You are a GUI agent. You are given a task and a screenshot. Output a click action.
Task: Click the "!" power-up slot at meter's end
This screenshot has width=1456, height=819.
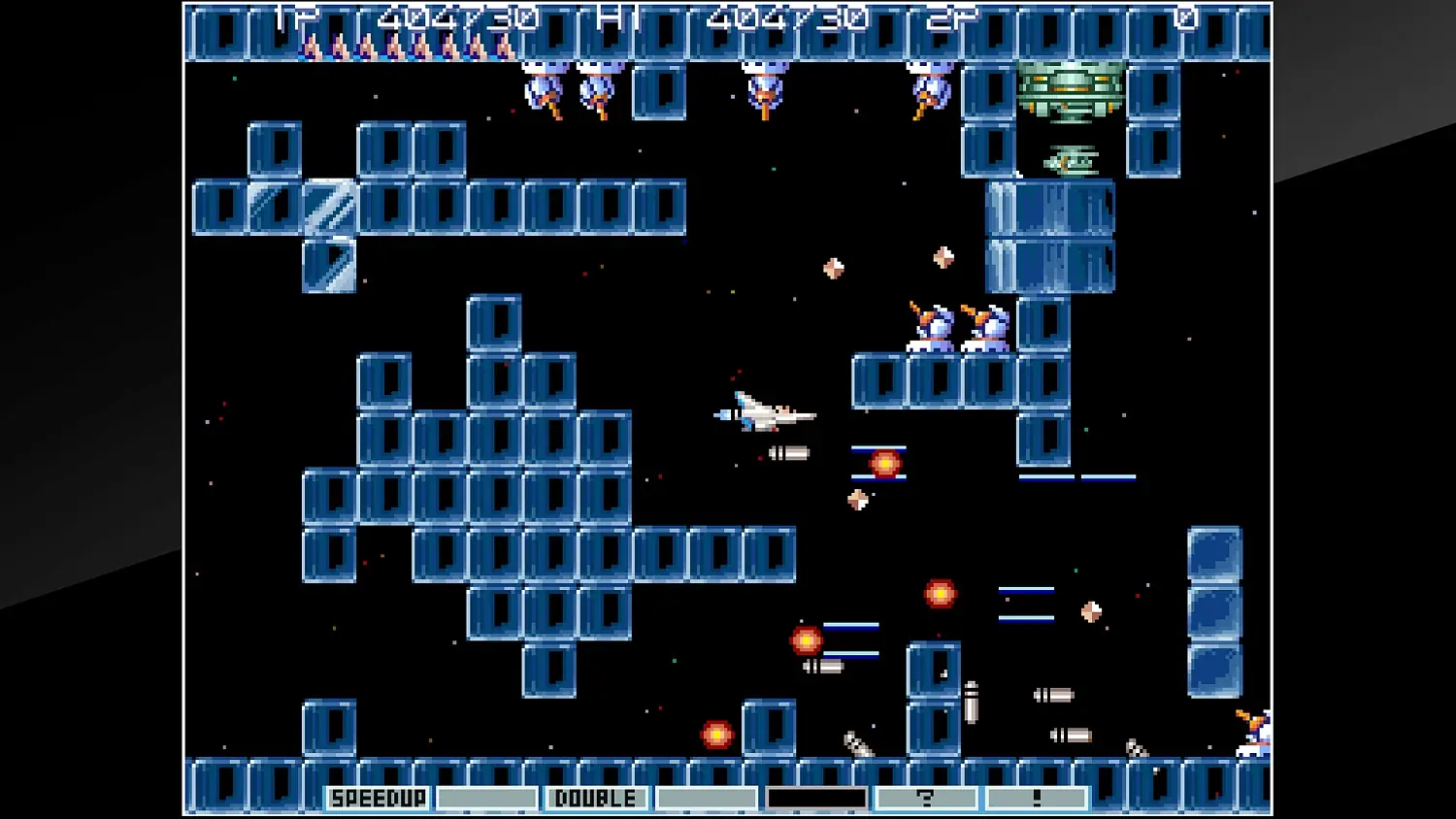(1037, 798)
